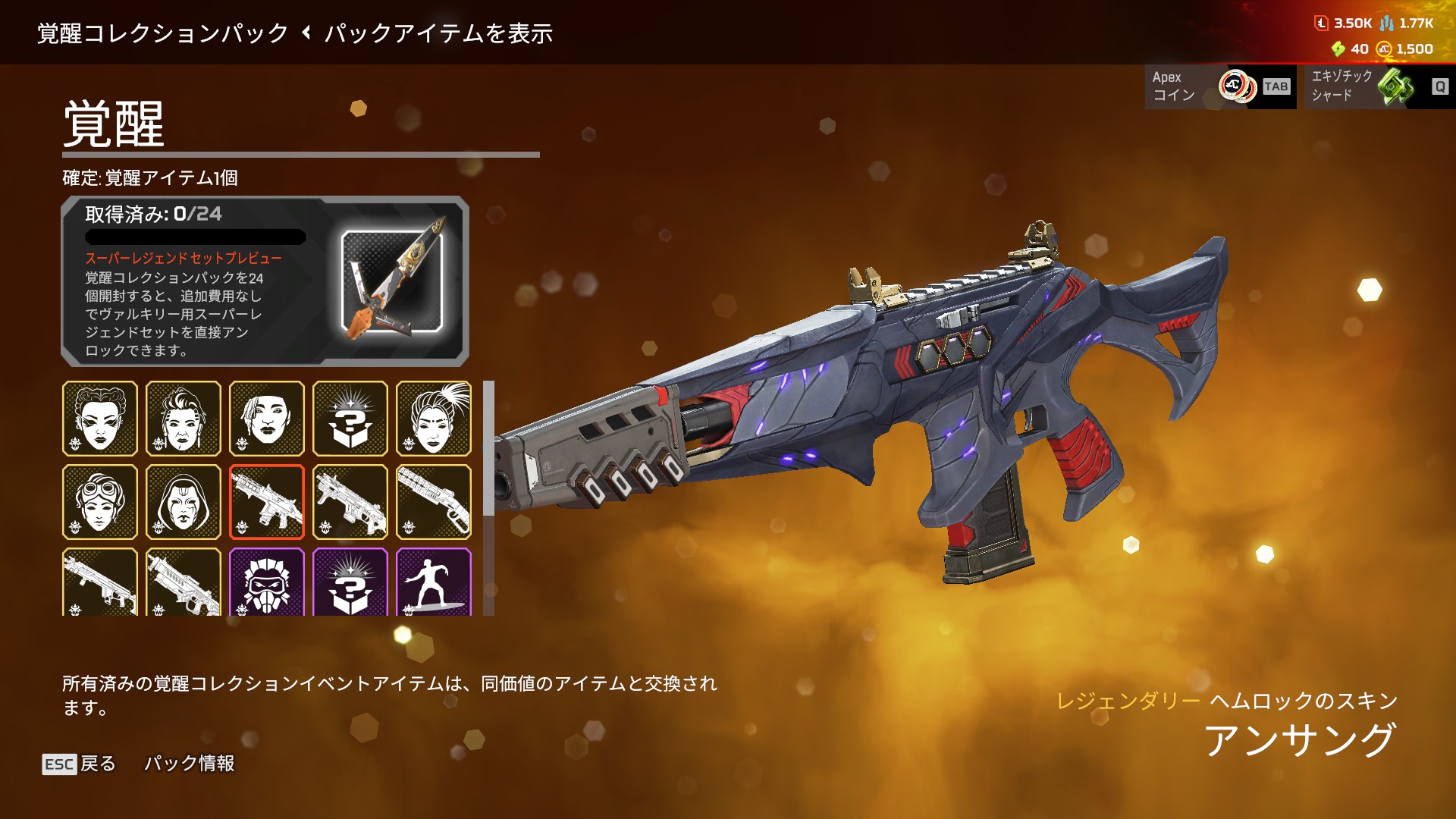Screen dimensions: 1456x819
Task: Select the gold mystery box tile
Action: pyautogui.click(x=350, y=419)
